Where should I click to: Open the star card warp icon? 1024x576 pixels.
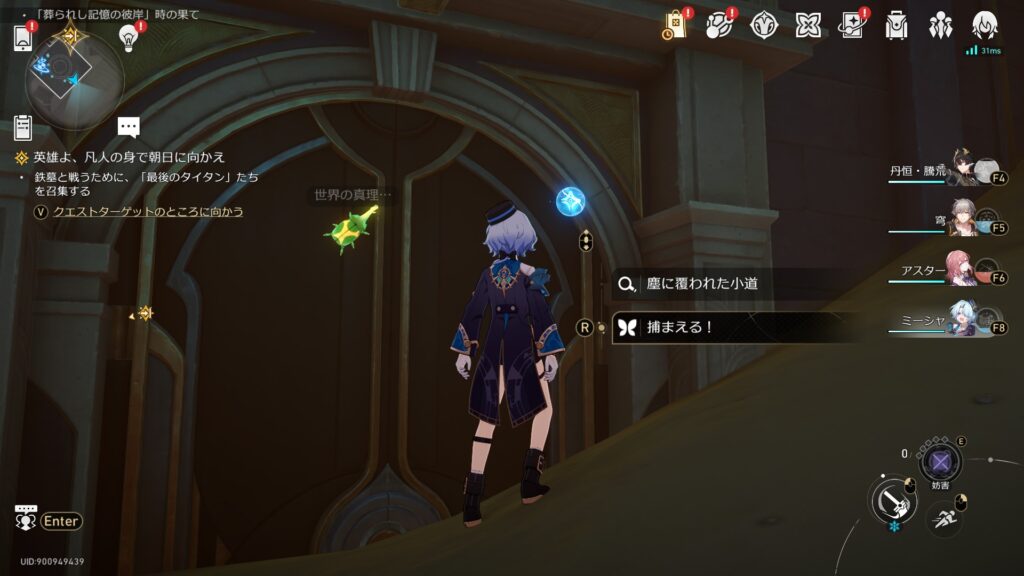click(x=852, y=26)
